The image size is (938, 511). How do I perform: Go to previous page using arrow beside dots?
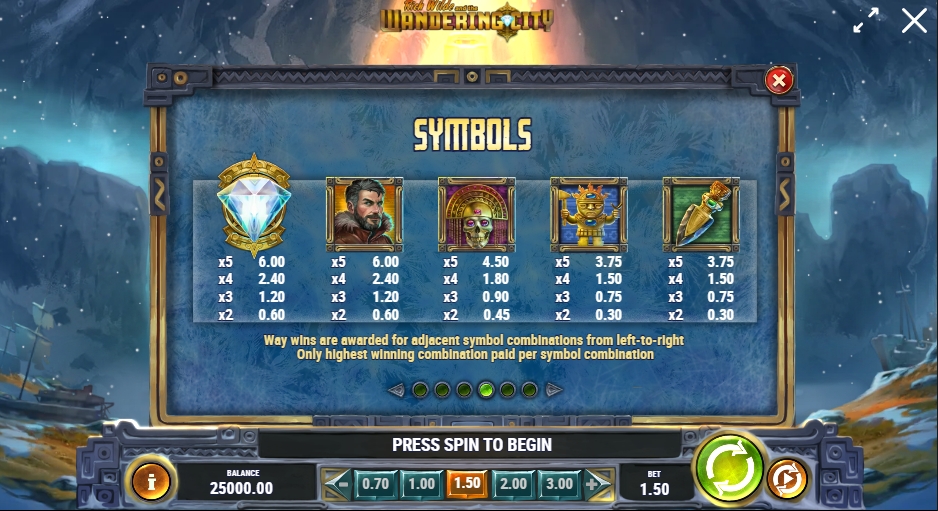[x=396, y=390]
